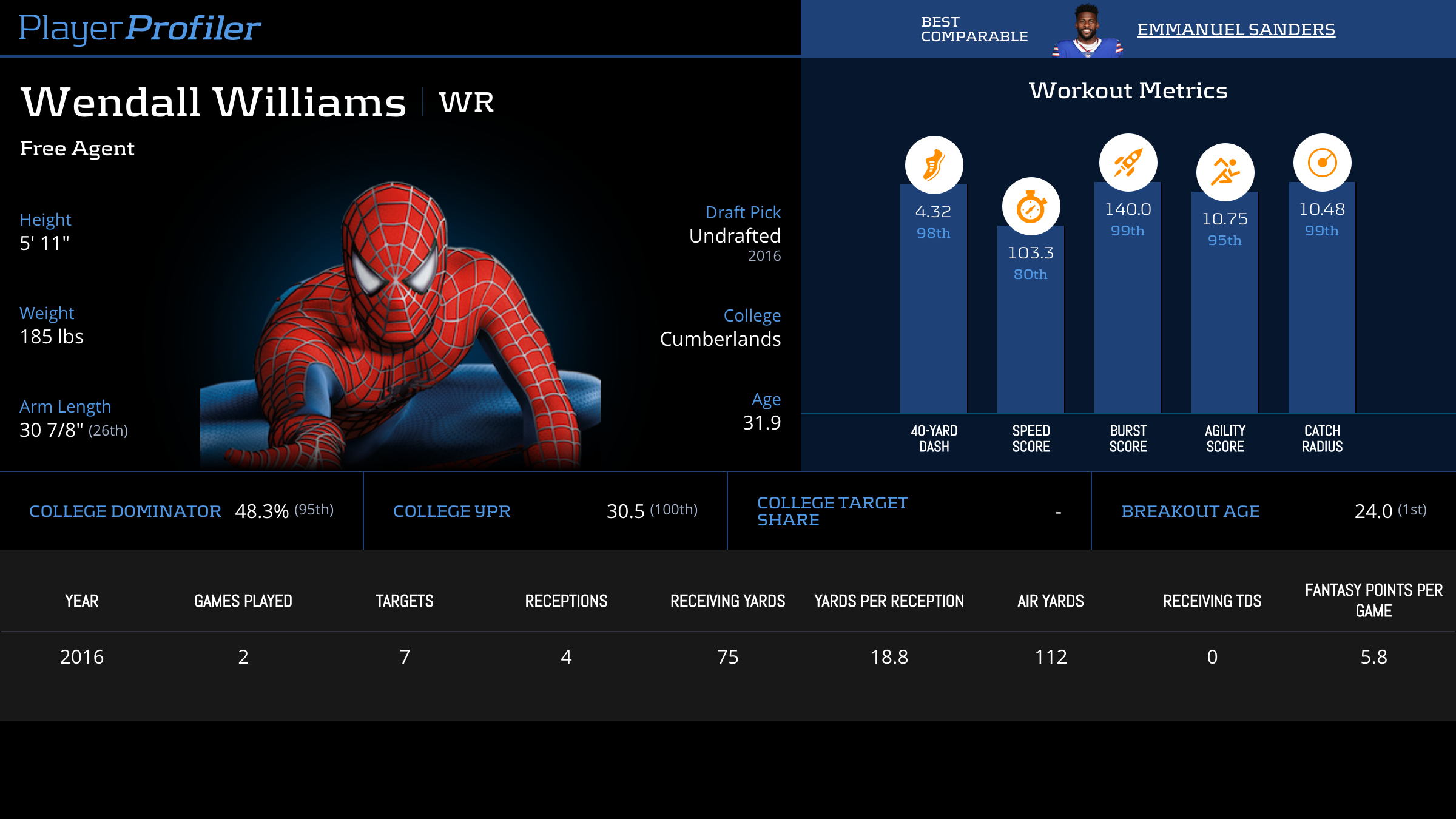Screen dimensions: 1456x819
Task: Select the Catch Radius target icon
Action: pyautogui.click(x=1322, y=163)
